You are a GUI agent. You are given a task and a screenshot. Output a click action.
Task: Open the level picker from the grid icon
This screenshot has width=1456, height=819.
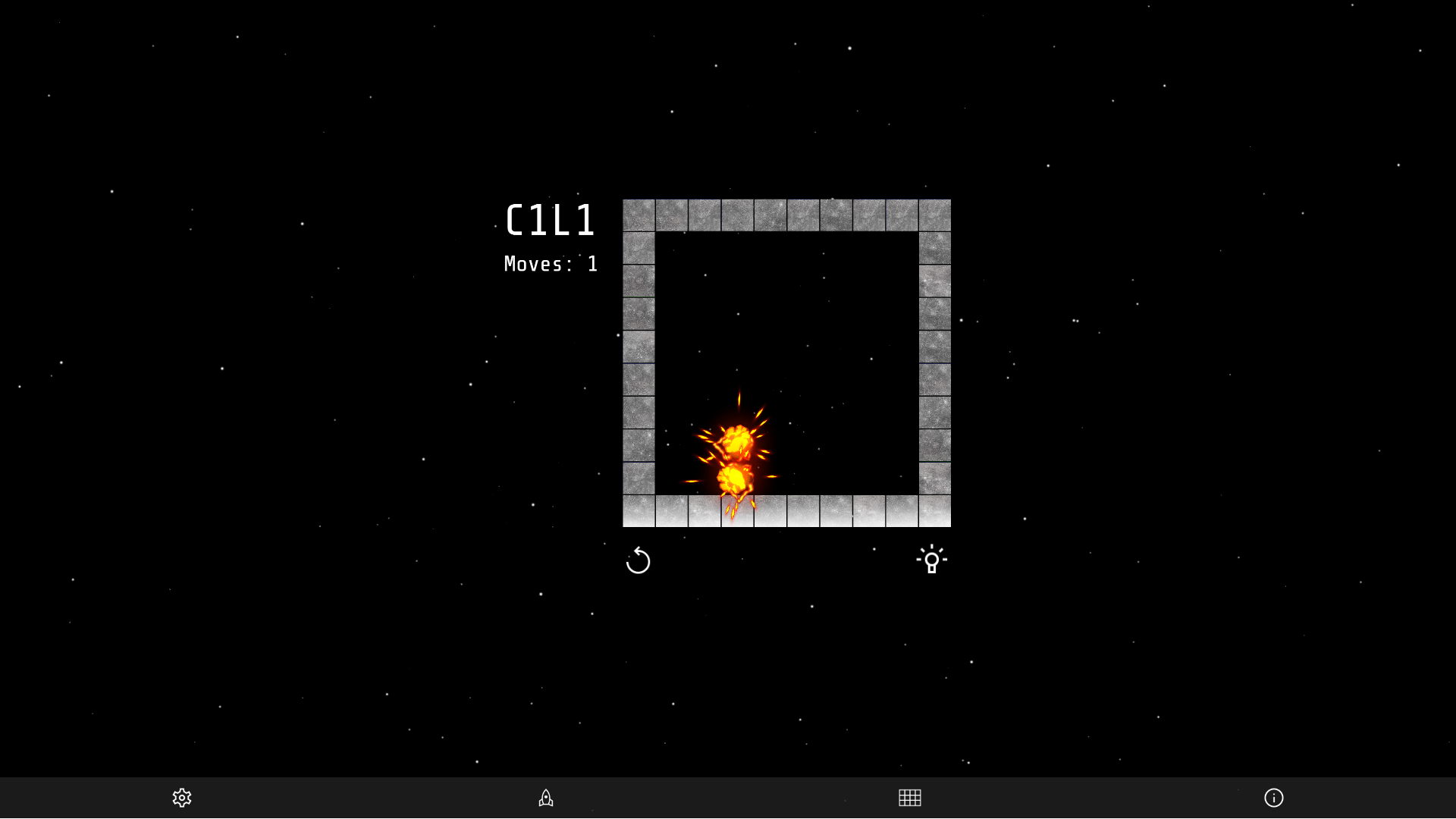coord(909,798)
